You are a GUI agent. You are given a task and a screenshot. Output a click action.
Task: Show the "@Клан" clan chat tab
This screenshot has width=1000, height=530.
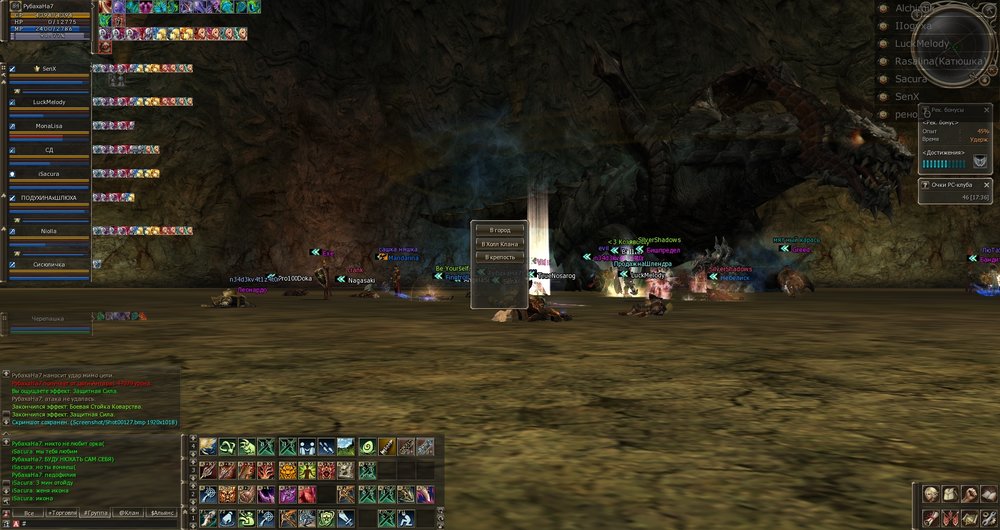(x=129, y=512)
